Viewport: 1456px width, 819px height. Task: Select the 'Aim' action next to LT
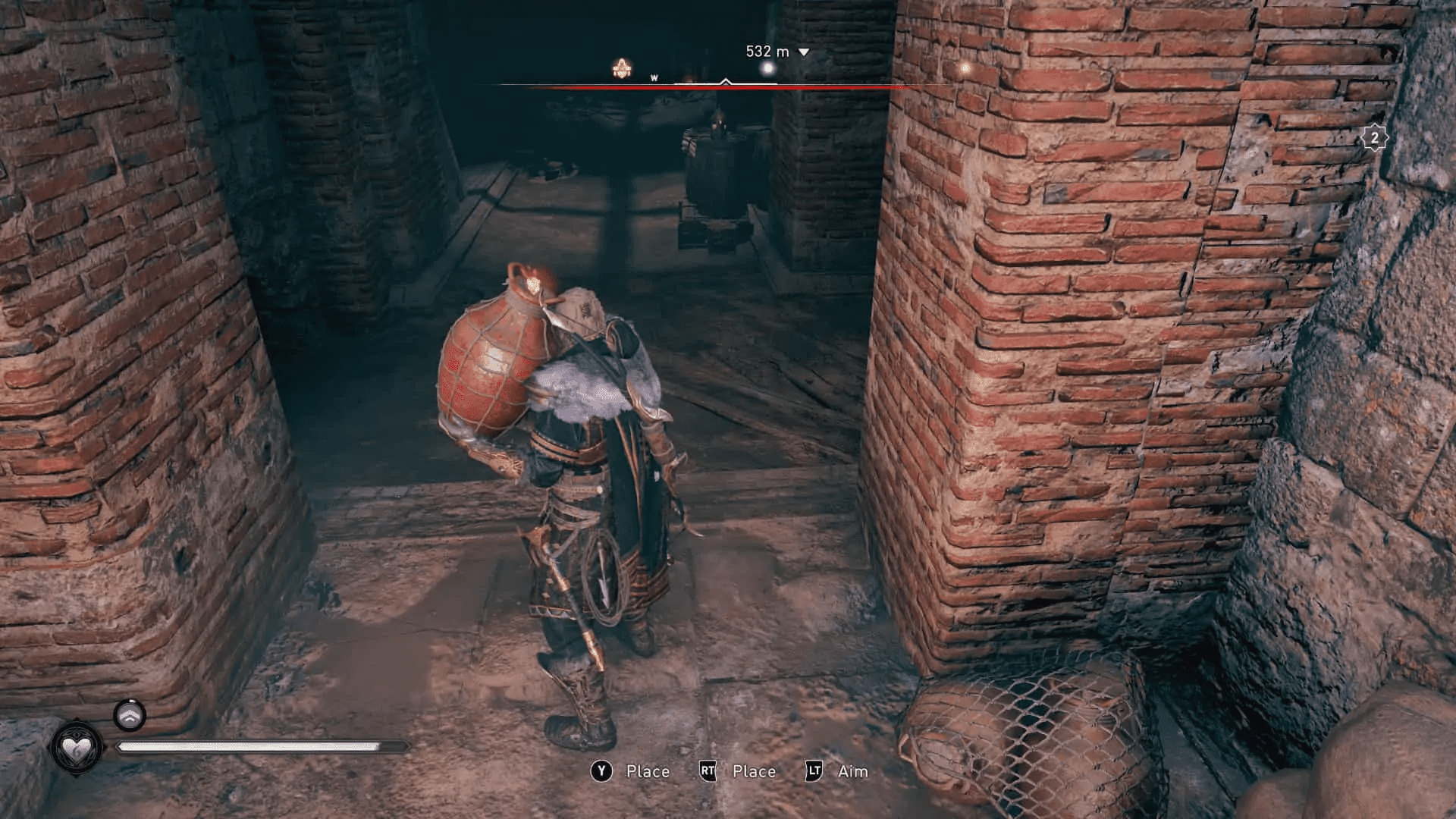(853, 771)
